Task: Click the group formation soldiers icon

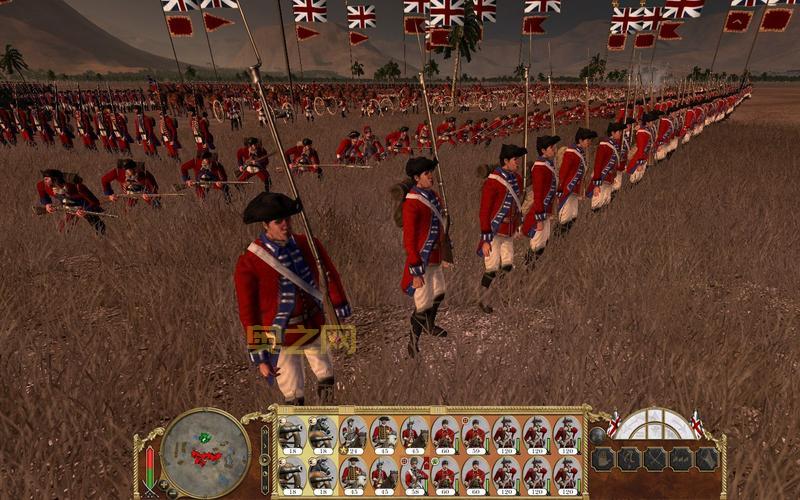Action: point(681,459)
